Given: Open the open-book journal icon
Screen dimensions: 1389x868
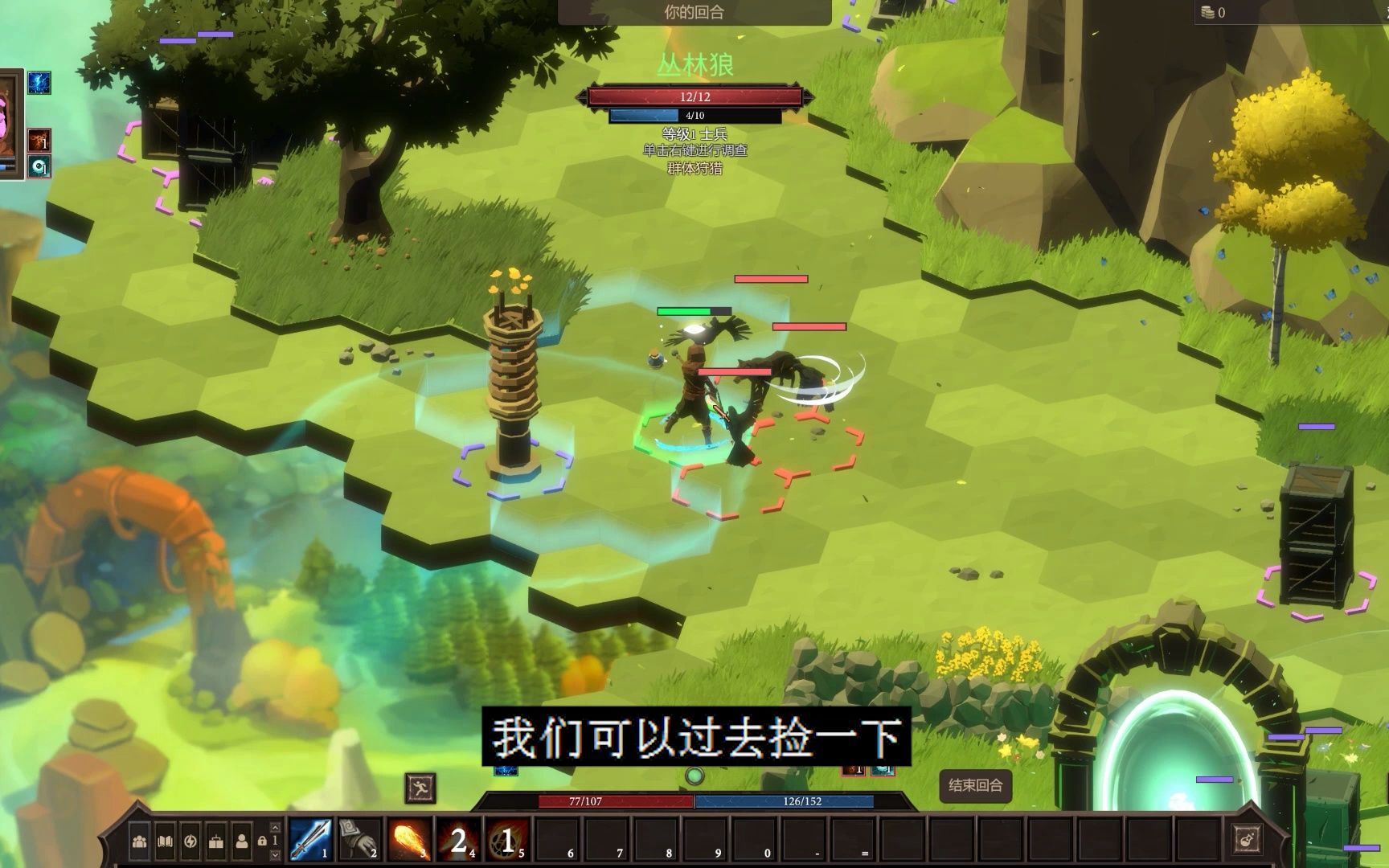Looking at the screenshot, I should click(x=165, y=841).
